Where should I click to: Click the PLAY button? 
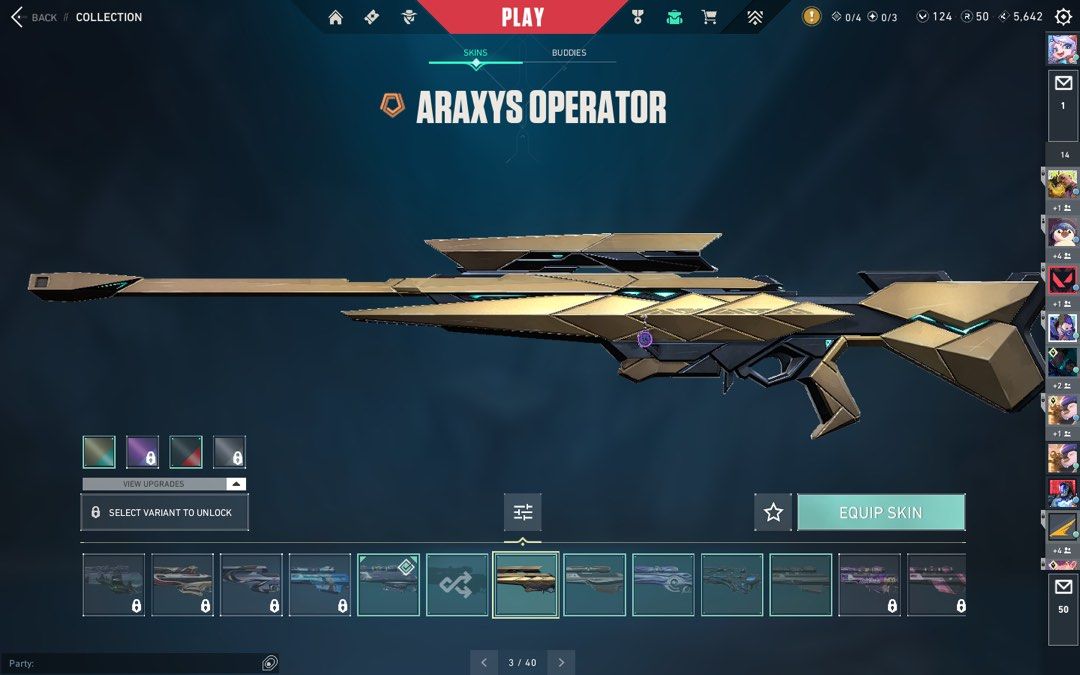522,17
